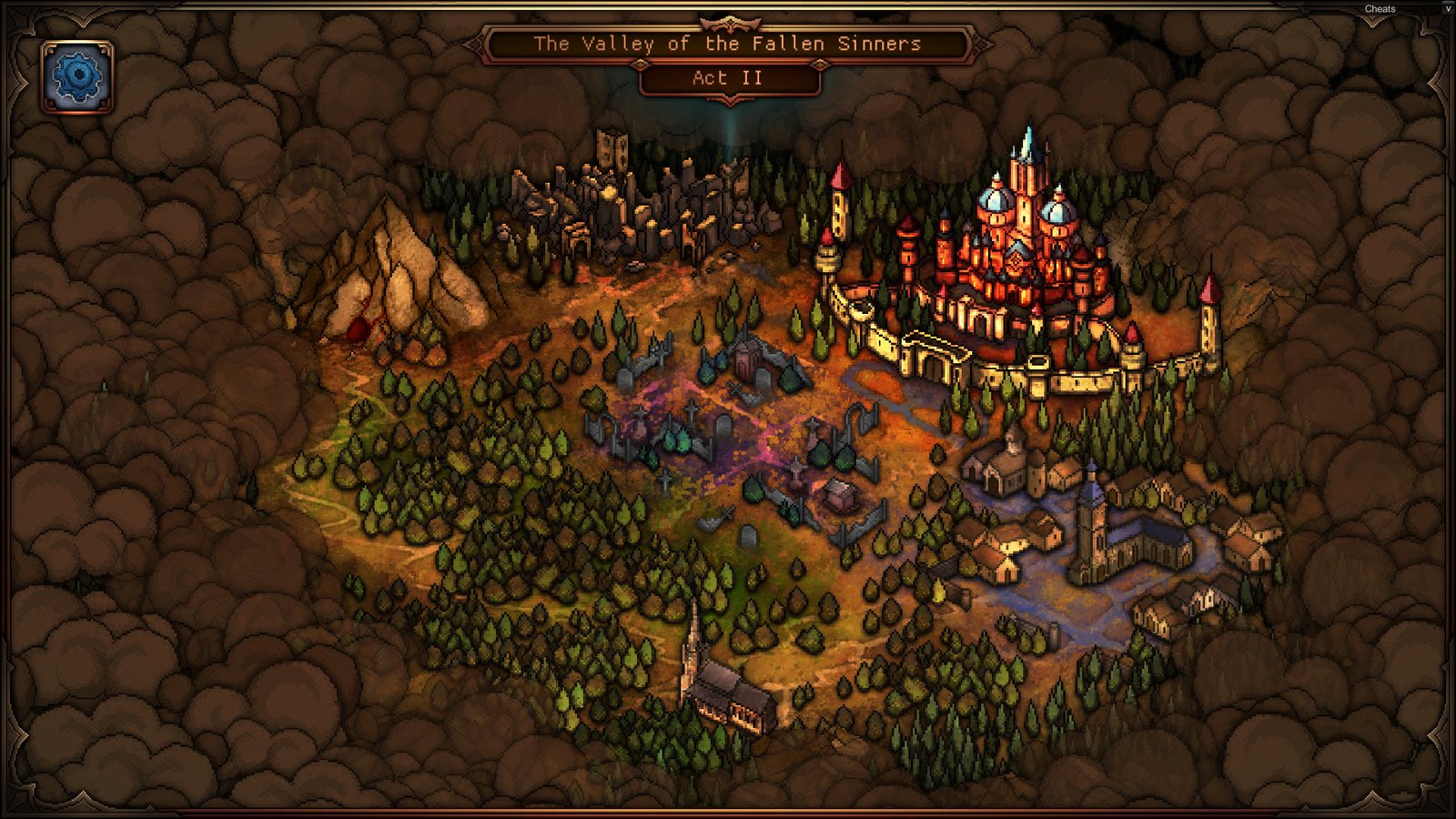Expand the Cheats panel with the v button
This screenshot has height=819, width=1456.
click(x=1448, y=8)
